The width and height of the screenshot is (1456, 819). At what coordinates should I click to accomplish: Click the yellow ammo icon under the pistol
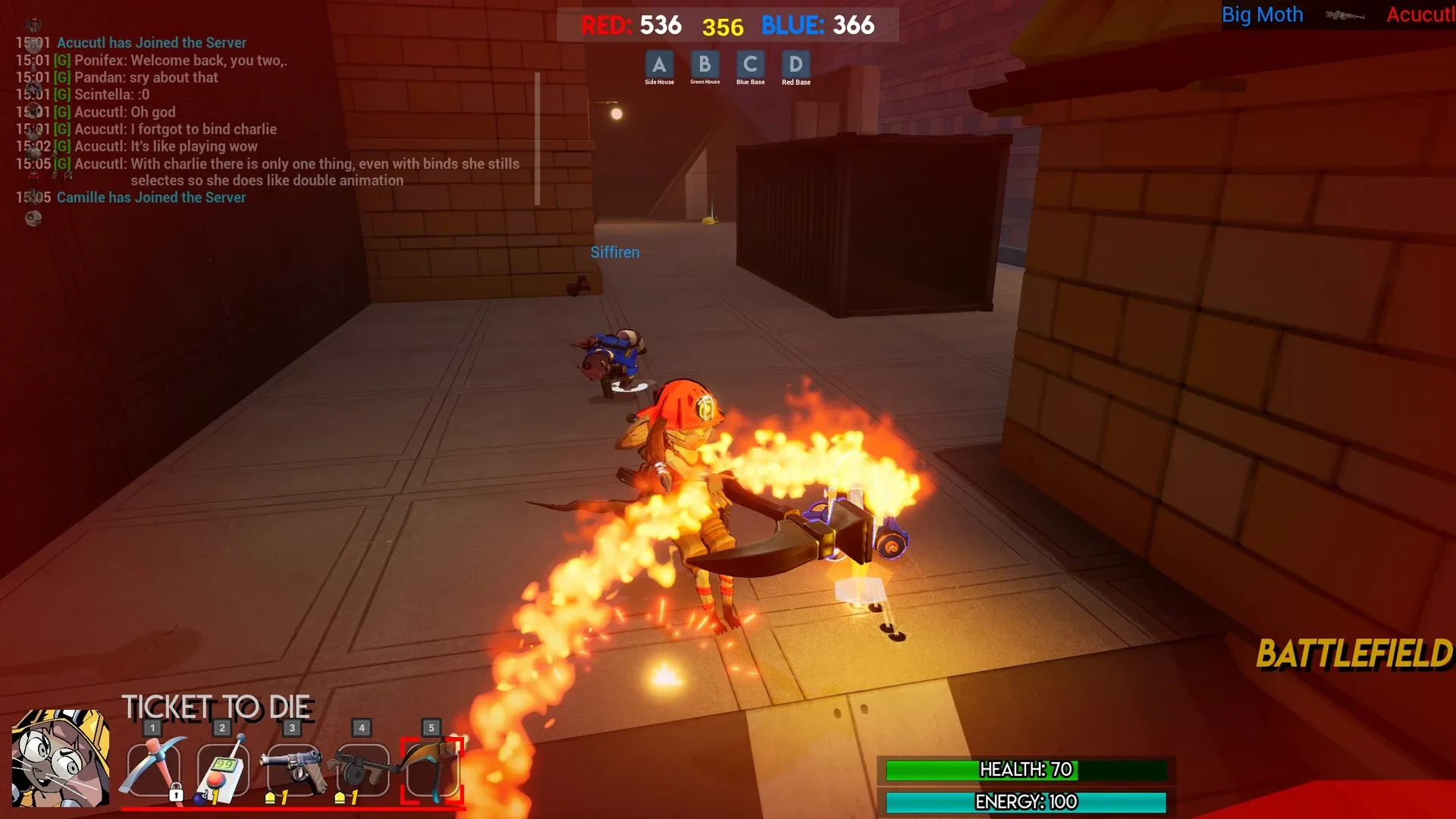pyautogui.click(x=271, y=797)
